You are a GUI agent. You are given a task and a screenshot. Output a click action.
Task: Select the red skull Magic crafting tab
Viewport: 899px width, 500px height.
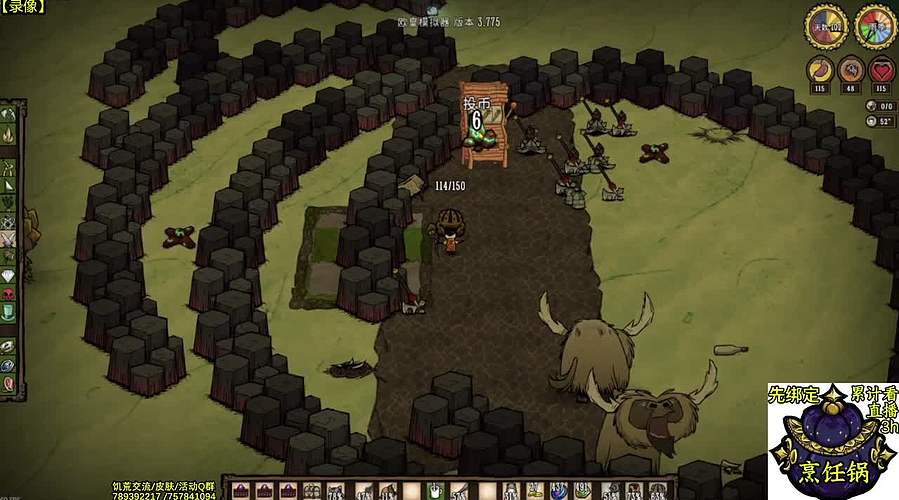9,294
